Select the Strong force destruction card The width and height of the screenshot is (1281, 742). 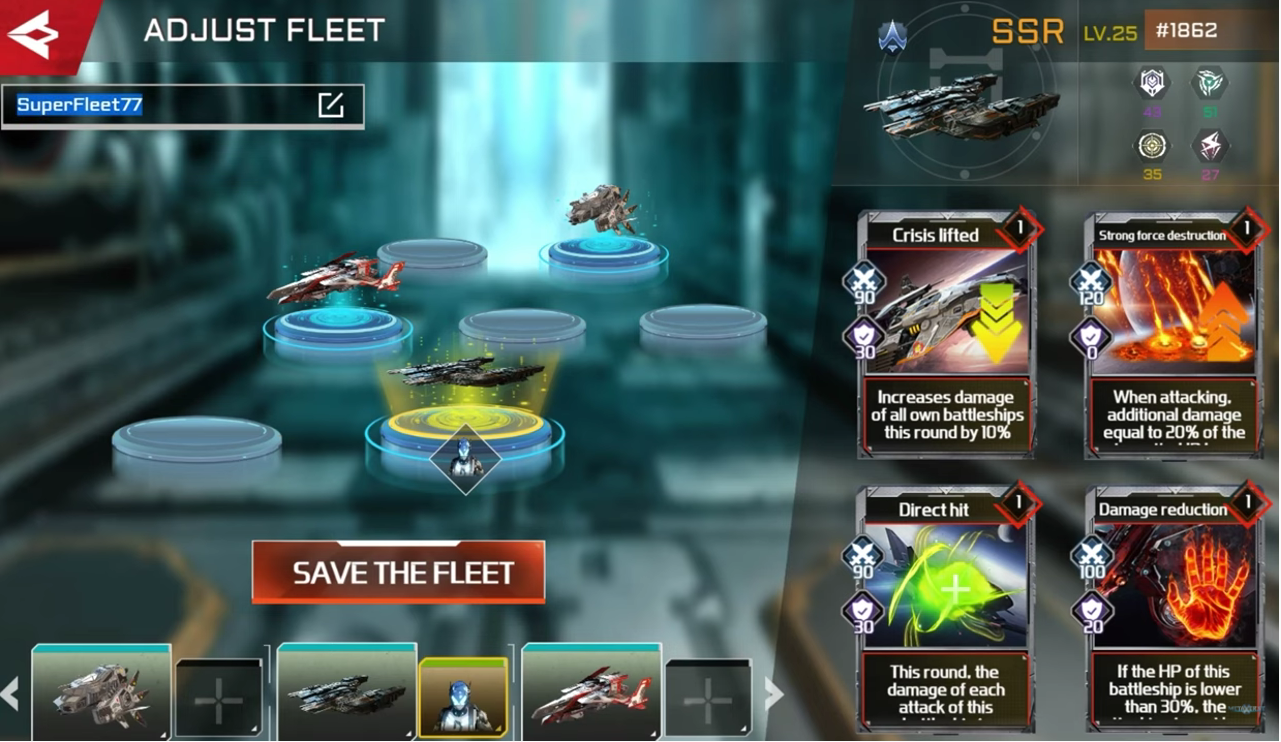coord(1172,335)
